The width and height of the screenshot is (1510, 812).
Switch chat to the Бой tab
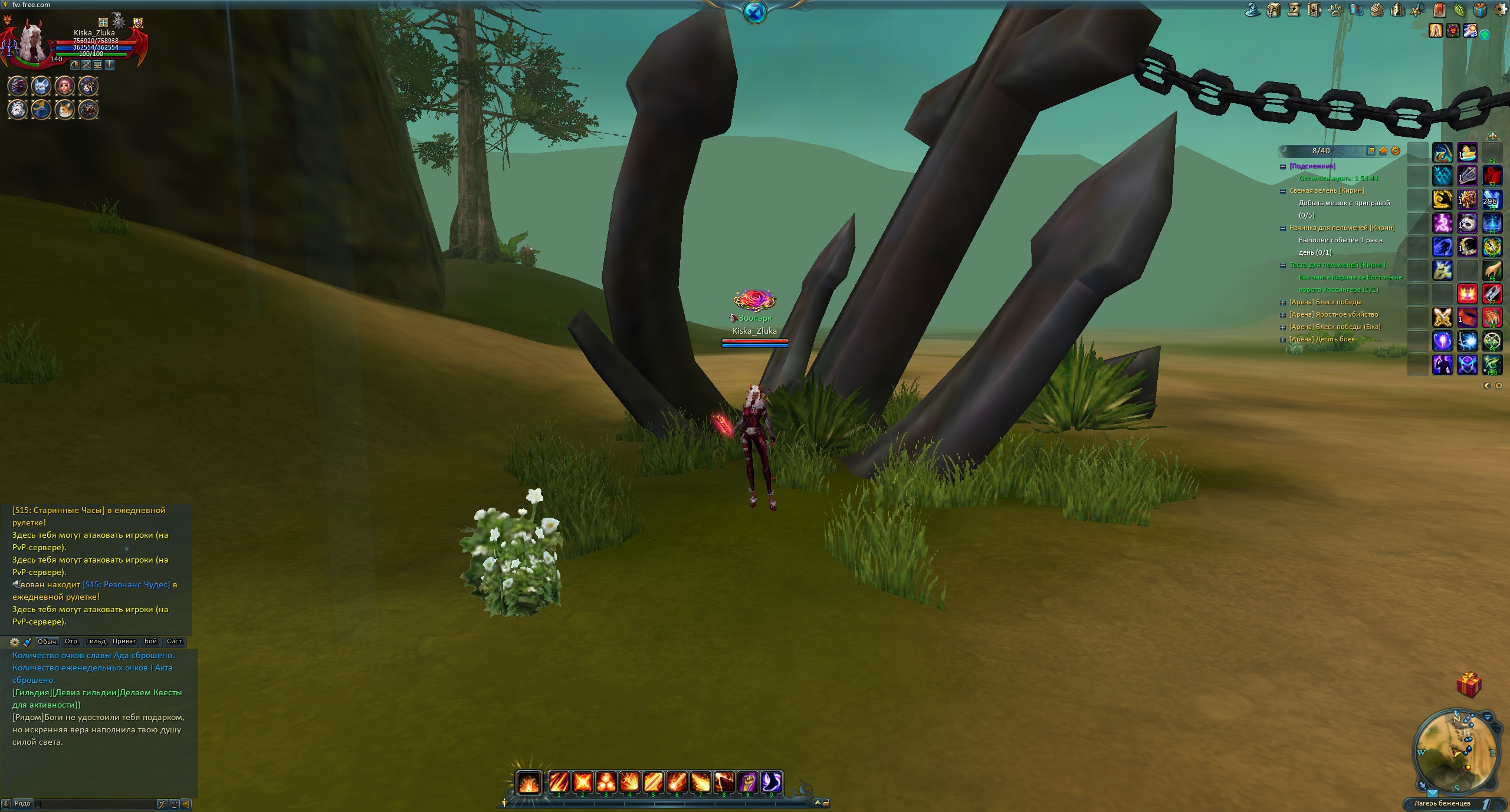coord(150,642)
